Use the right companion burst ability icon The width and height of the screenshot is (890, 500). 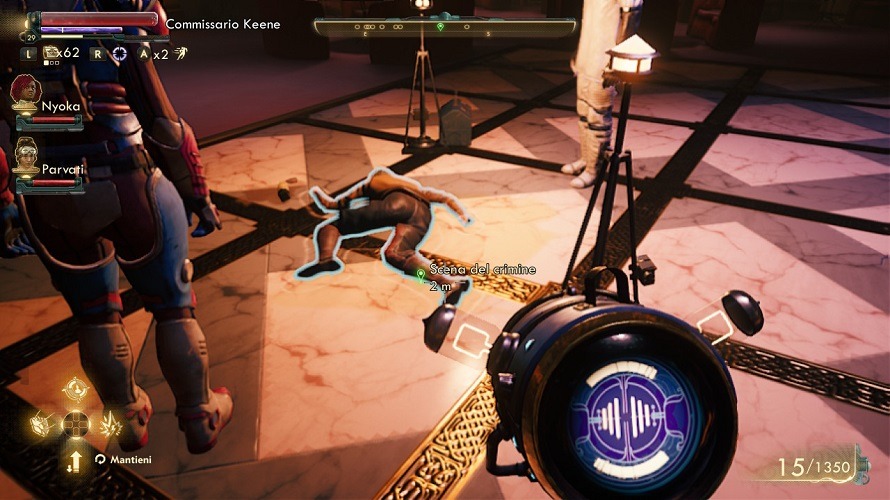coord(110,424)
